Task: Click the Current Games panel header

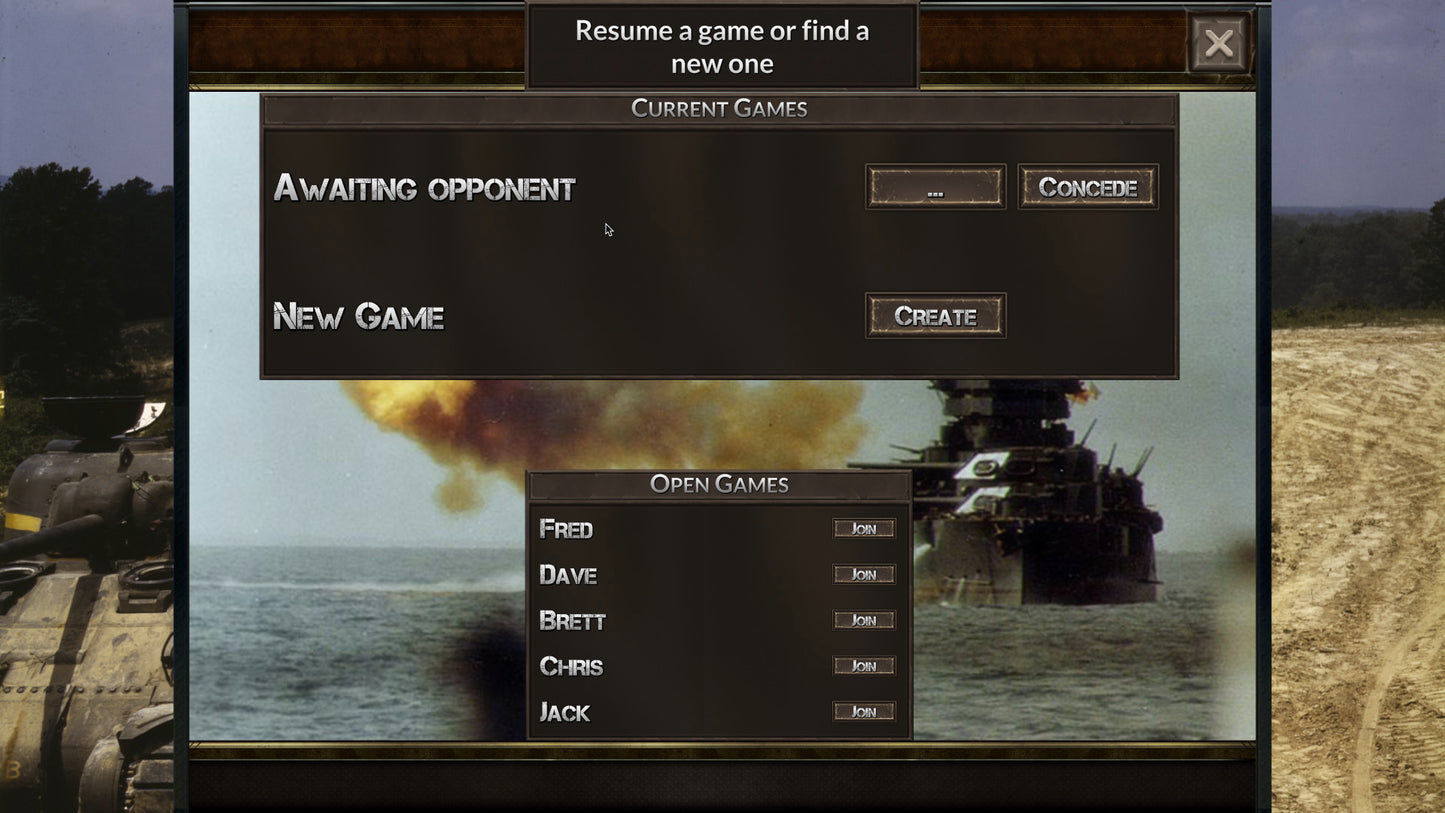Action: [x=718, y=108]
